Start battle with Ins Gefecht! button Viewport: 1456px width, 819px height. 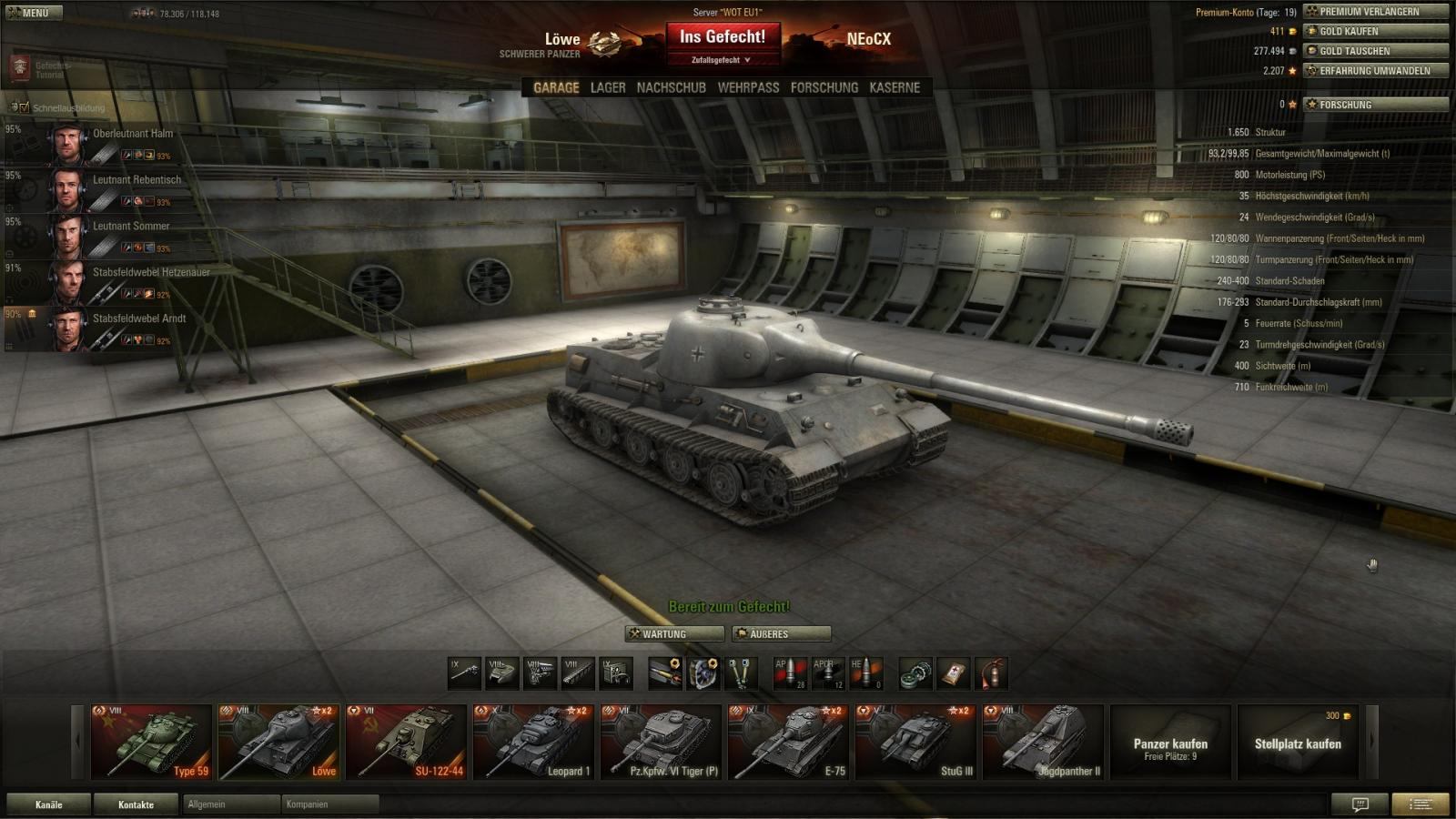[x=723, y=37]
